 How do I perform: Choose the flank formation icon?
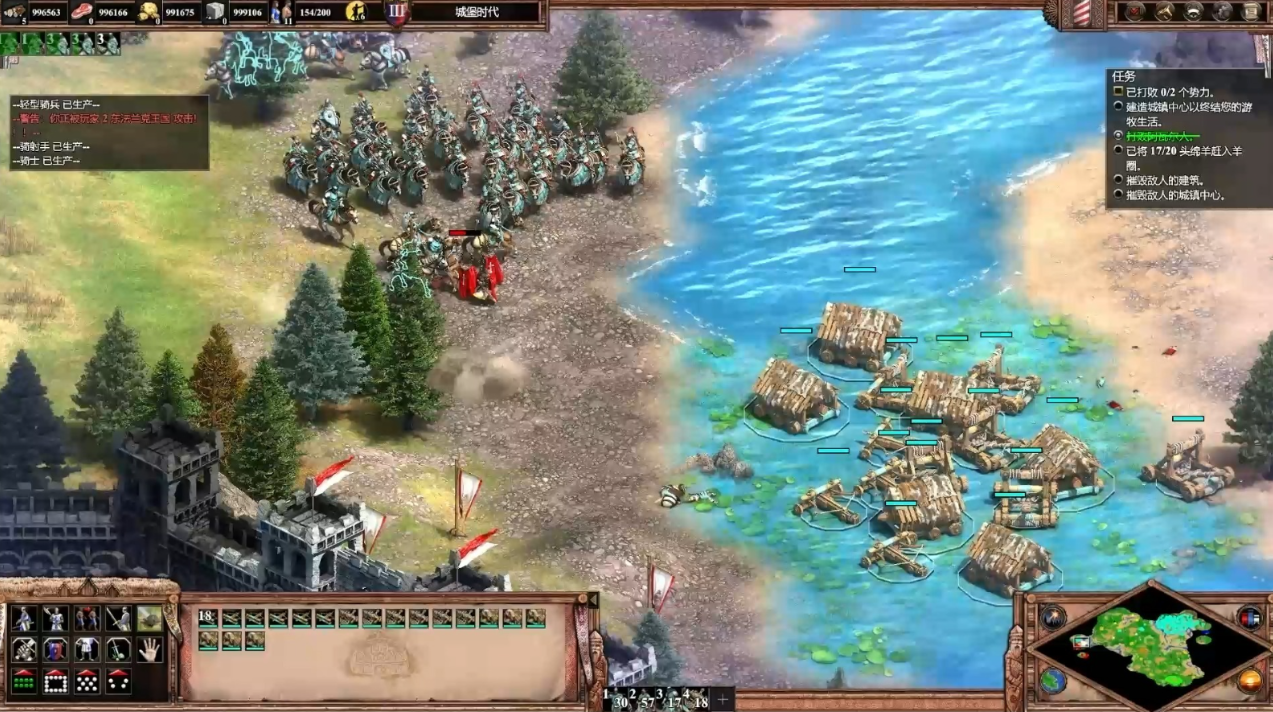tap(118, 681)
